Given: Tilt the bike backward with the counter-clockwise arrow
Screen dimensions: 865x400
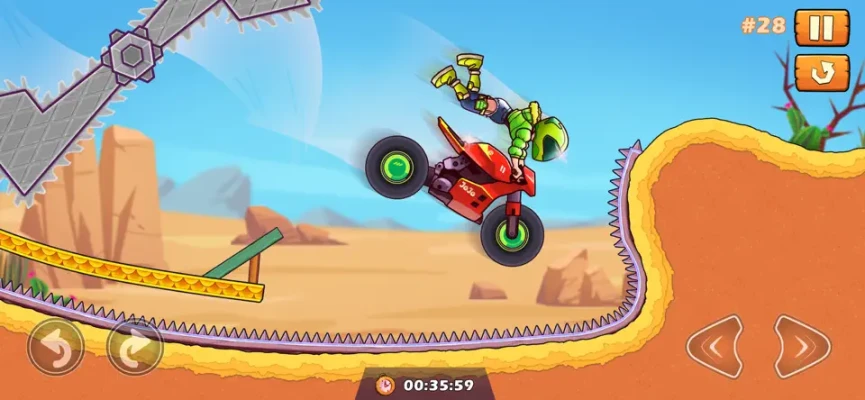Looking at the screenshot, I should [56, 347].
